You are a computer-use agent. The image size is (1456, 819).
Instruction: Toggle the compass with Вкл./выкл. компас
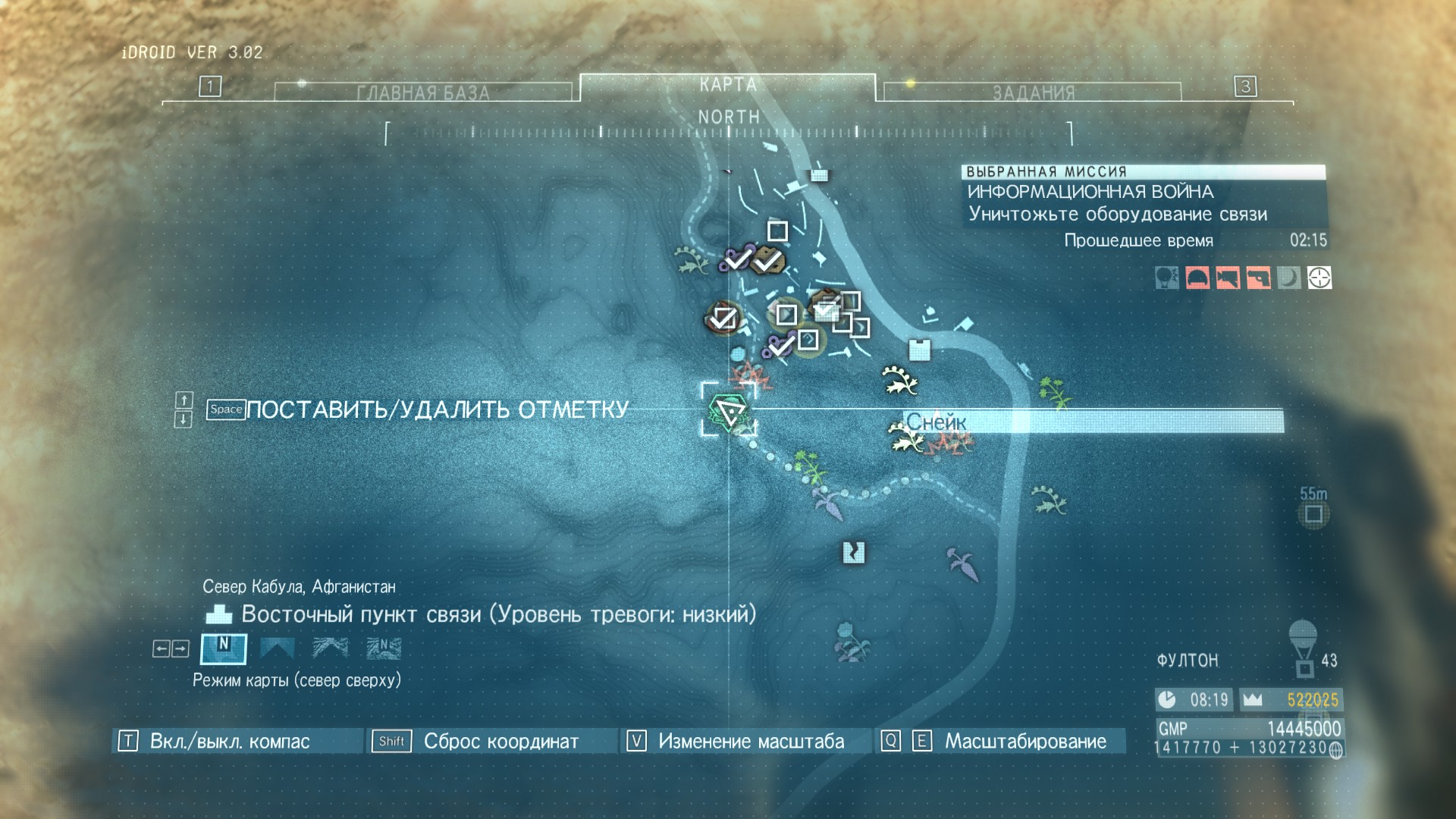click(229, 741)
